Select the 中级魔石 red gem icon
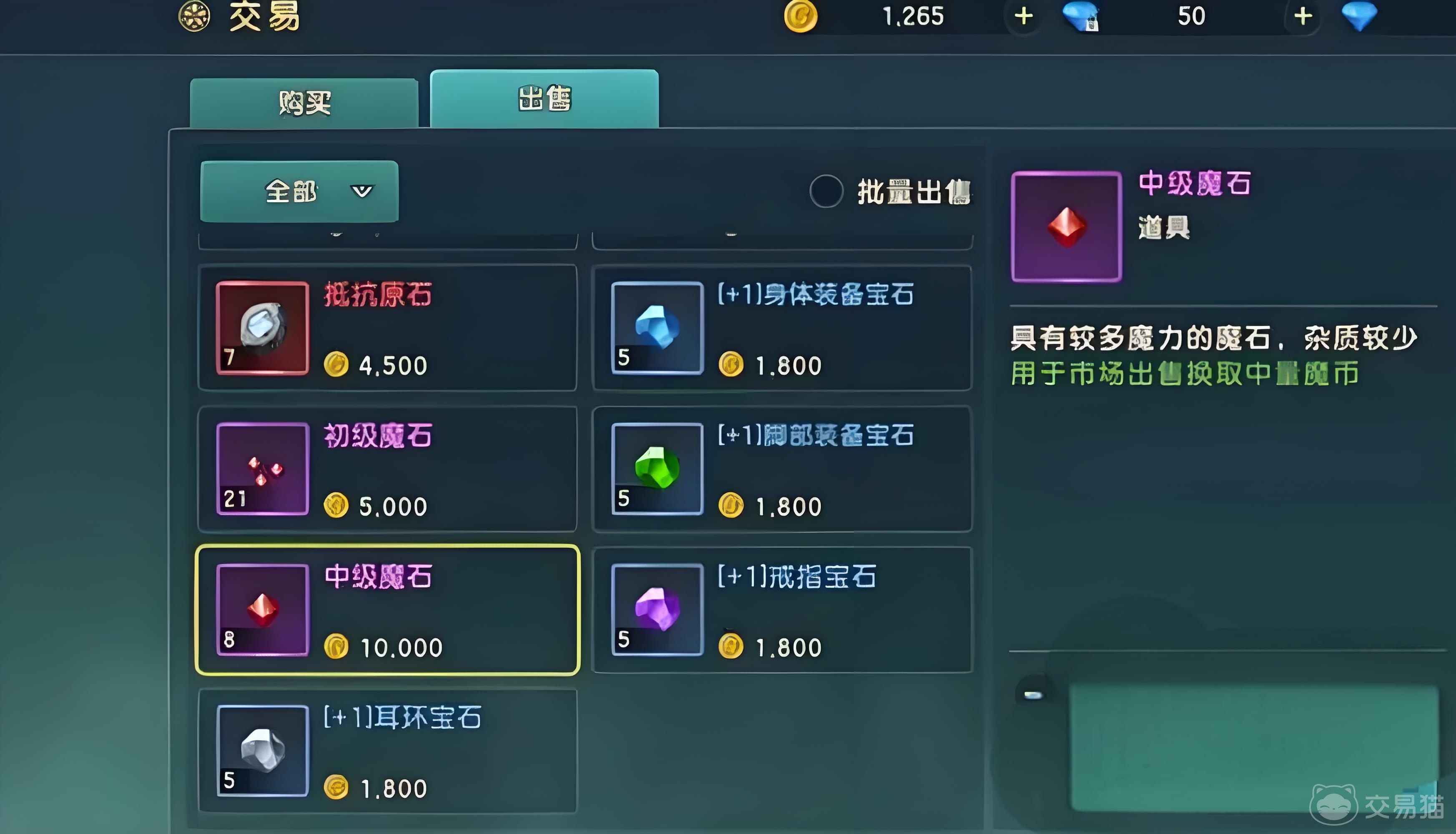The width and height of the screenshot is (1456, 834). (262, 610)
